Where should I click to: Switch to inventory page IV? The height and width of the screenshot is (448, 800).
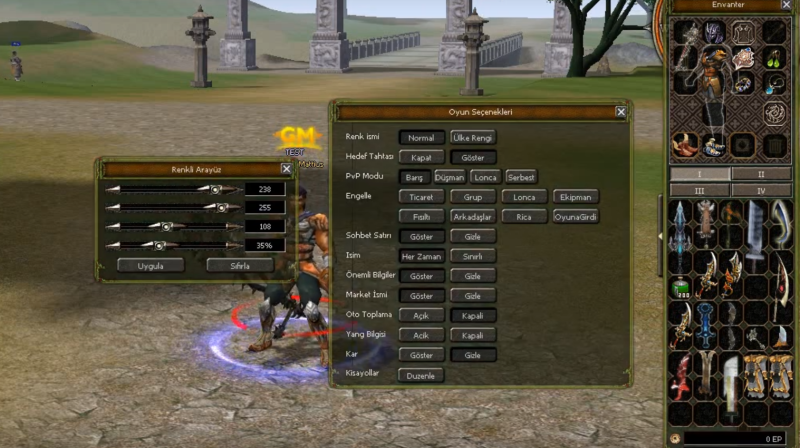click(761, 190)
